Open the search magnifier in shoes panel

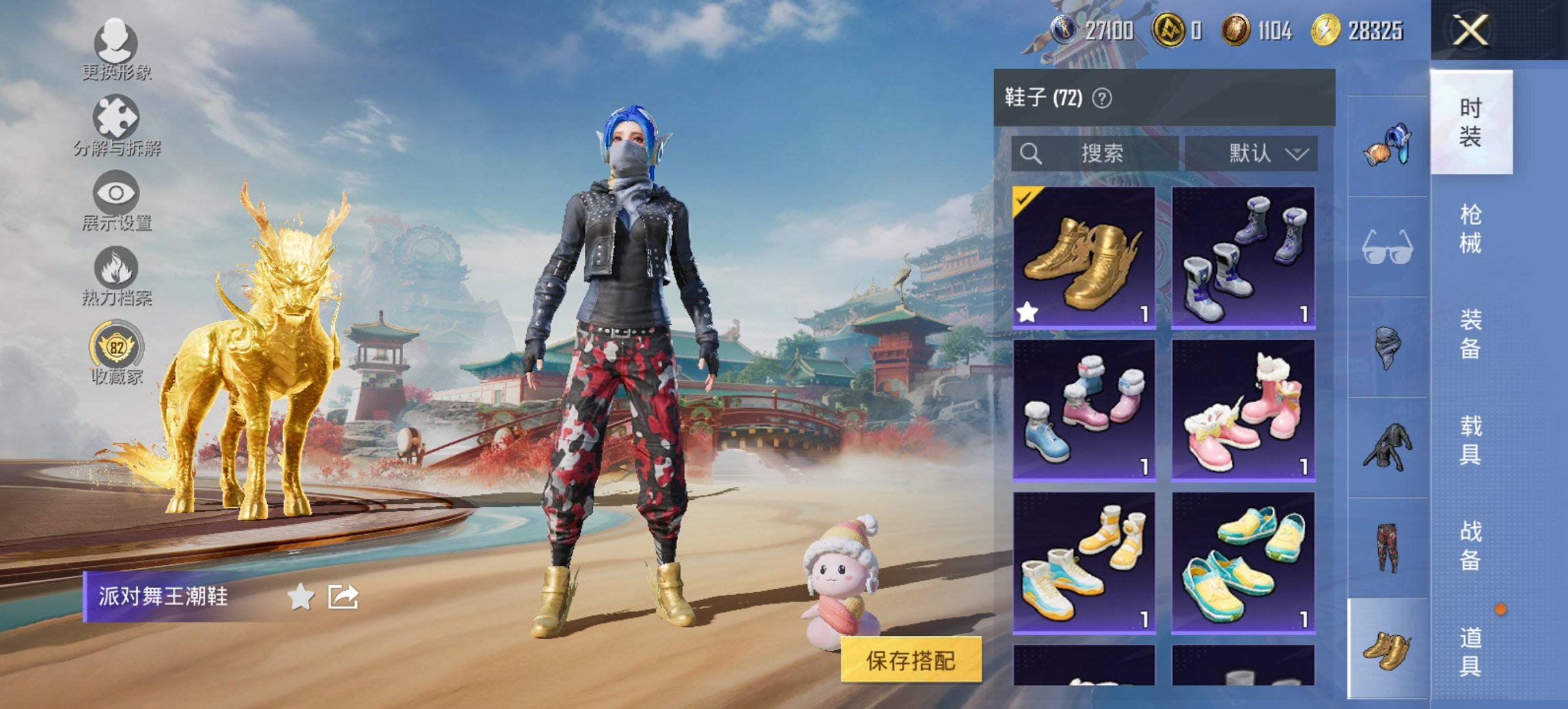tap(1032, 152)
